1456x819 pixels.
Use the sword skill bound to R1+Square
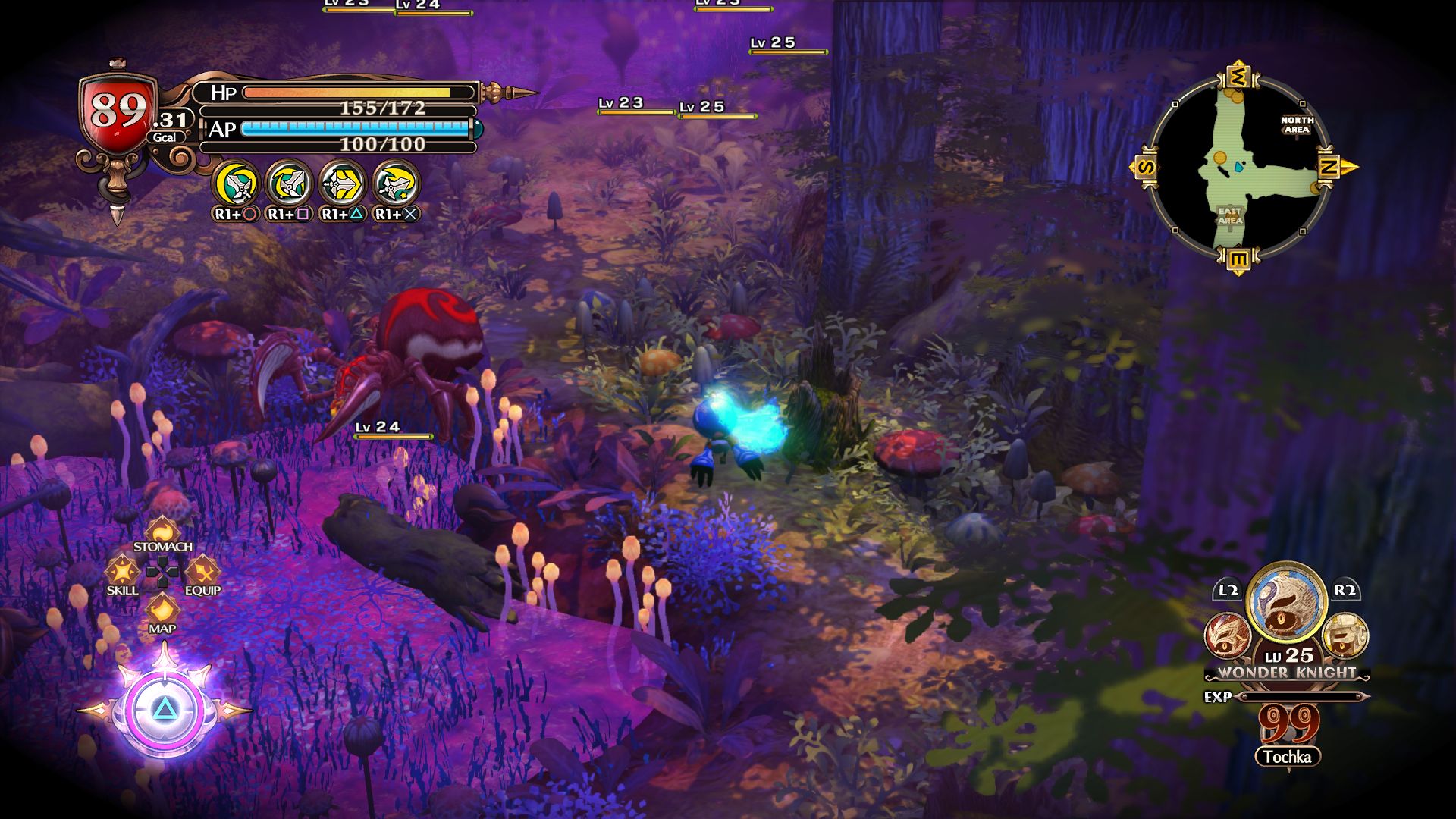(289, 184)
